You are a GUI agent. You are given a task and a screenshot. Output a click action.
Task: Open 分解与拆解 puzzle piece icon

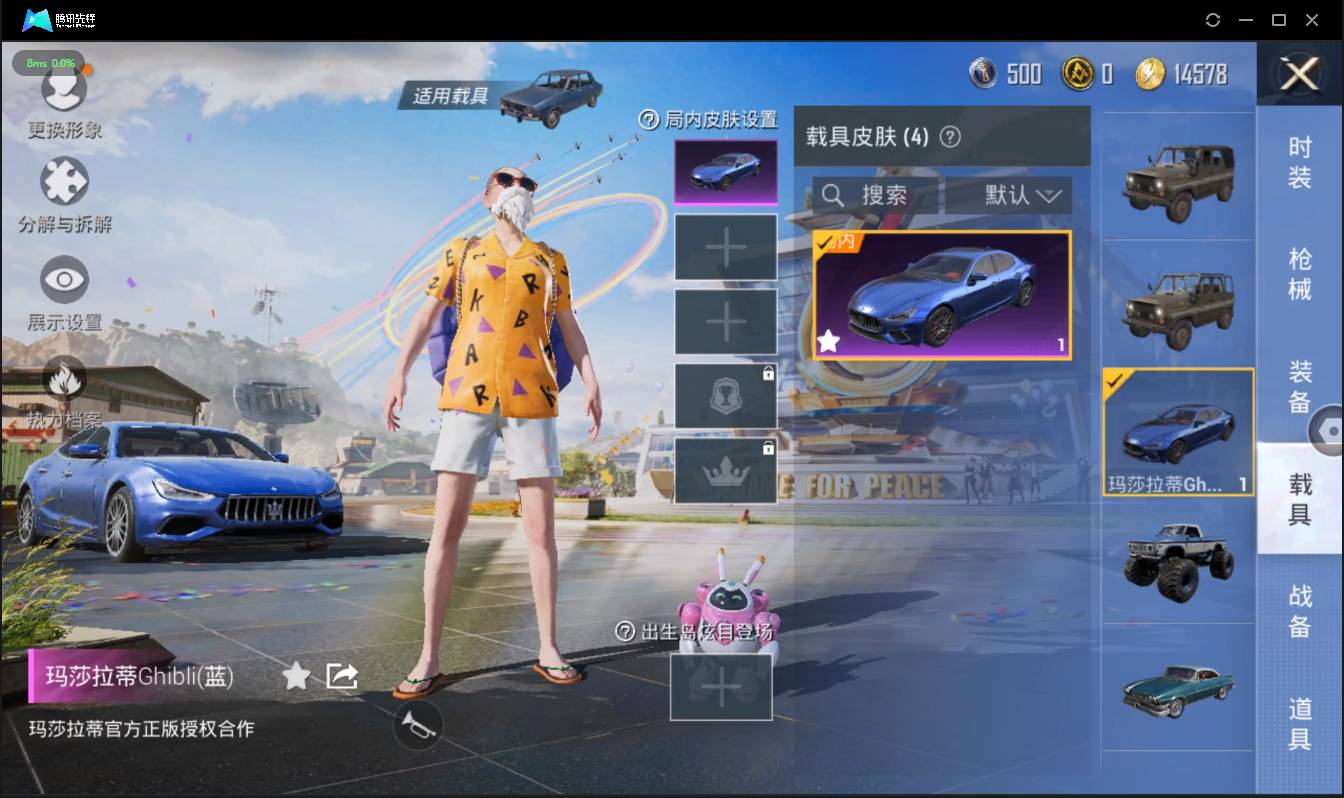click(x=64, y=183)
